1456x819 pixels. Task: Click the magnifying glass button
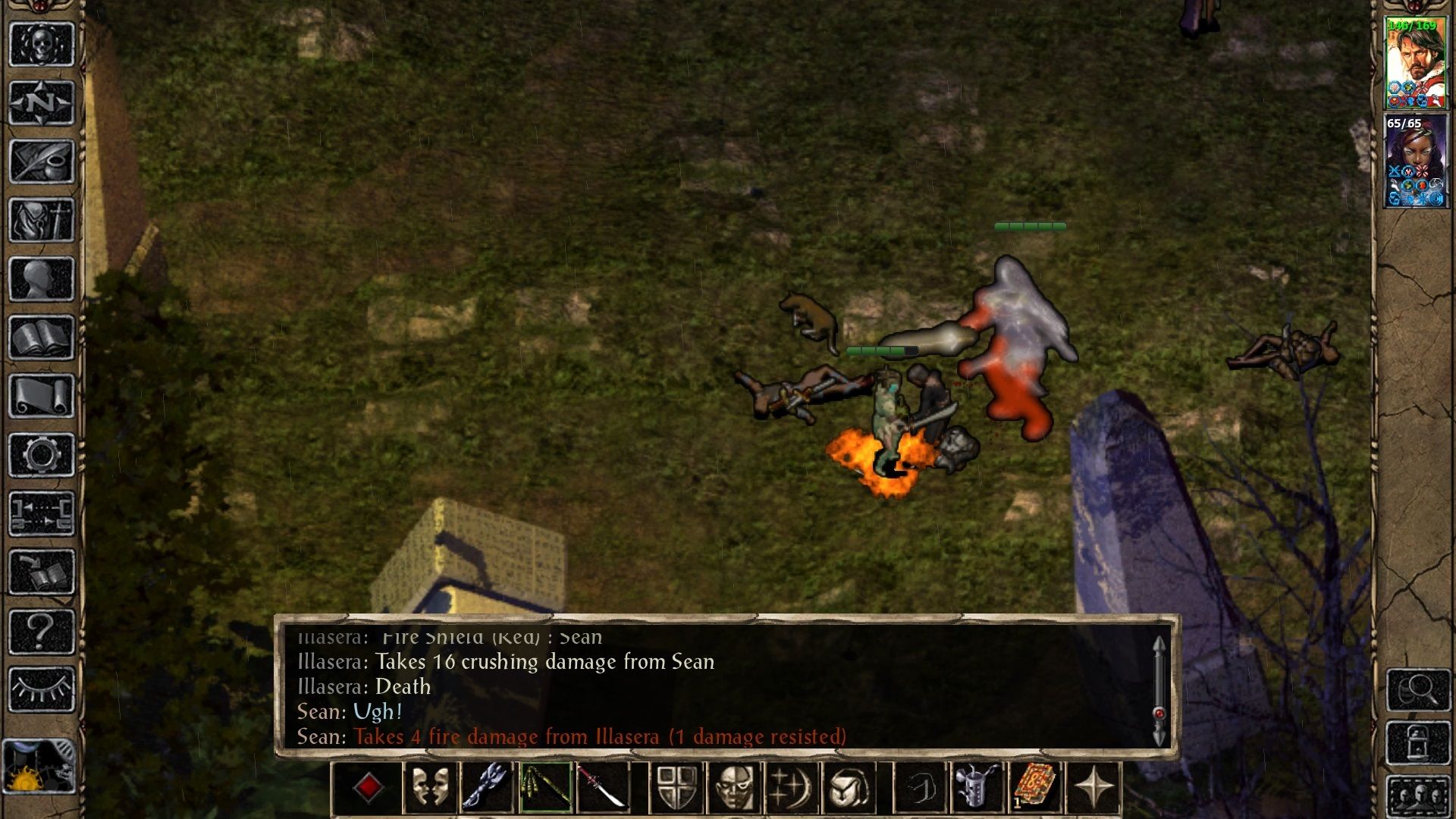(x=1418, y=689)
